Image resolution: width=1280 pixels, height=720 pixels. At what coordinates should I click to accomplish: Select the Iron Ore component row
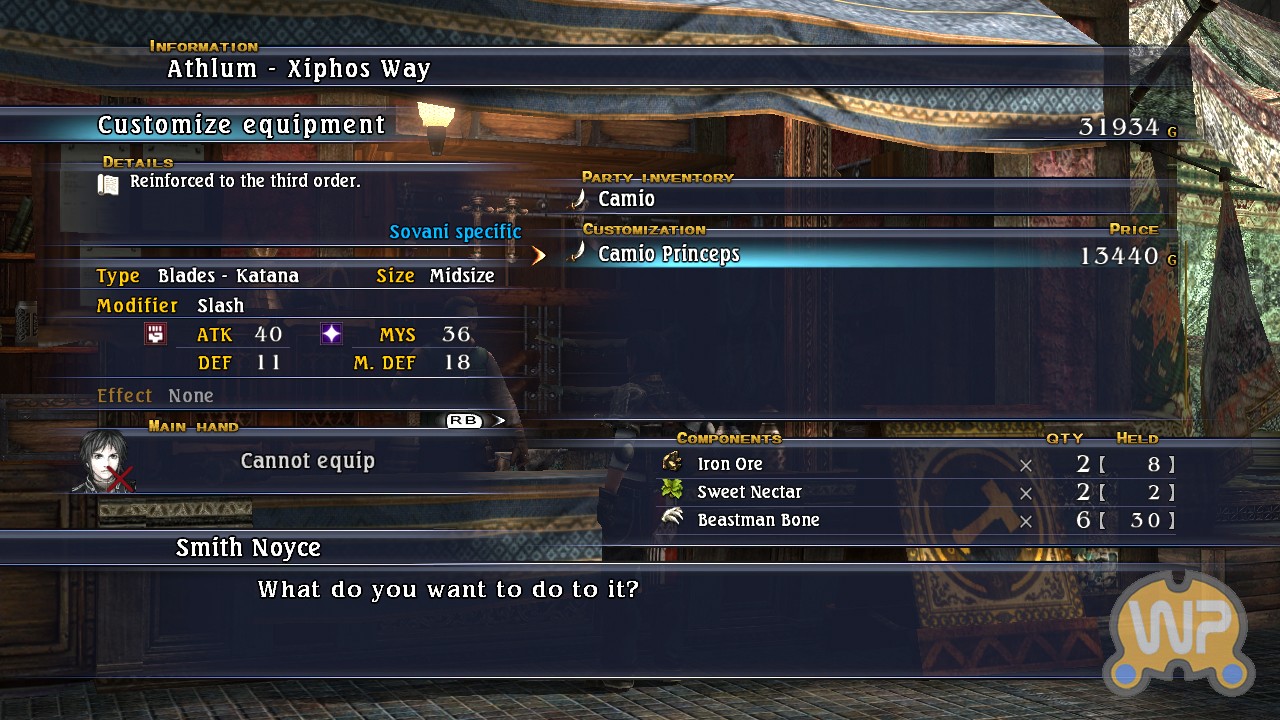pos(730,464)
